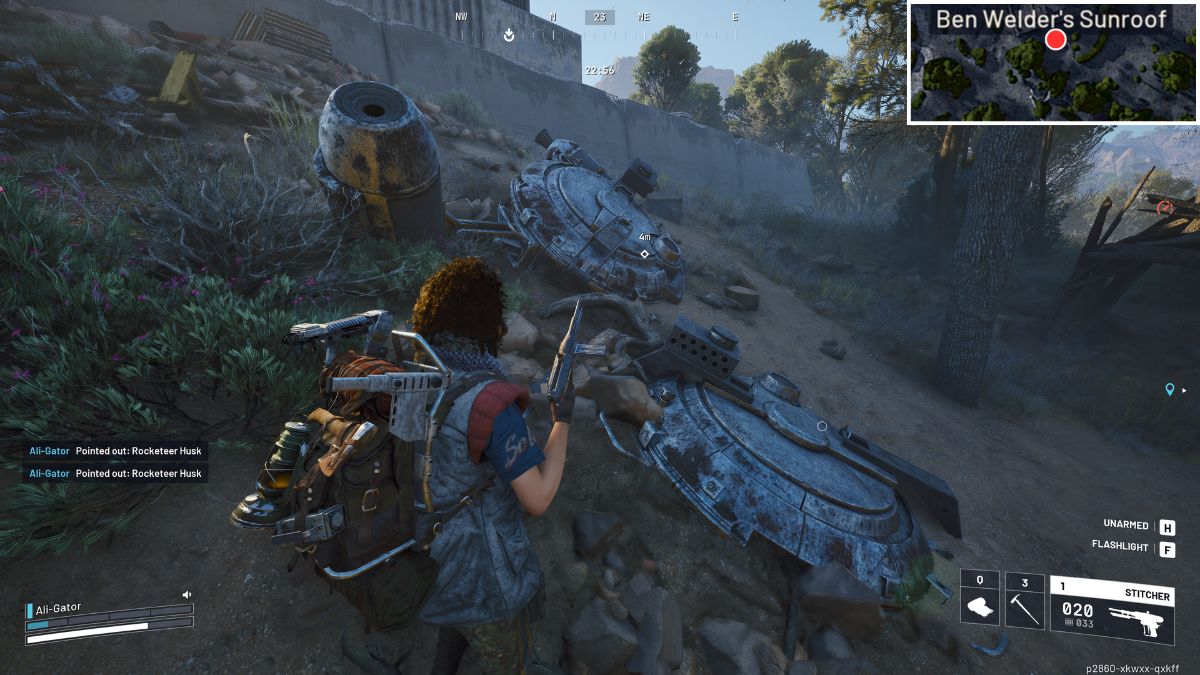Select the bandage item slot

980,600
